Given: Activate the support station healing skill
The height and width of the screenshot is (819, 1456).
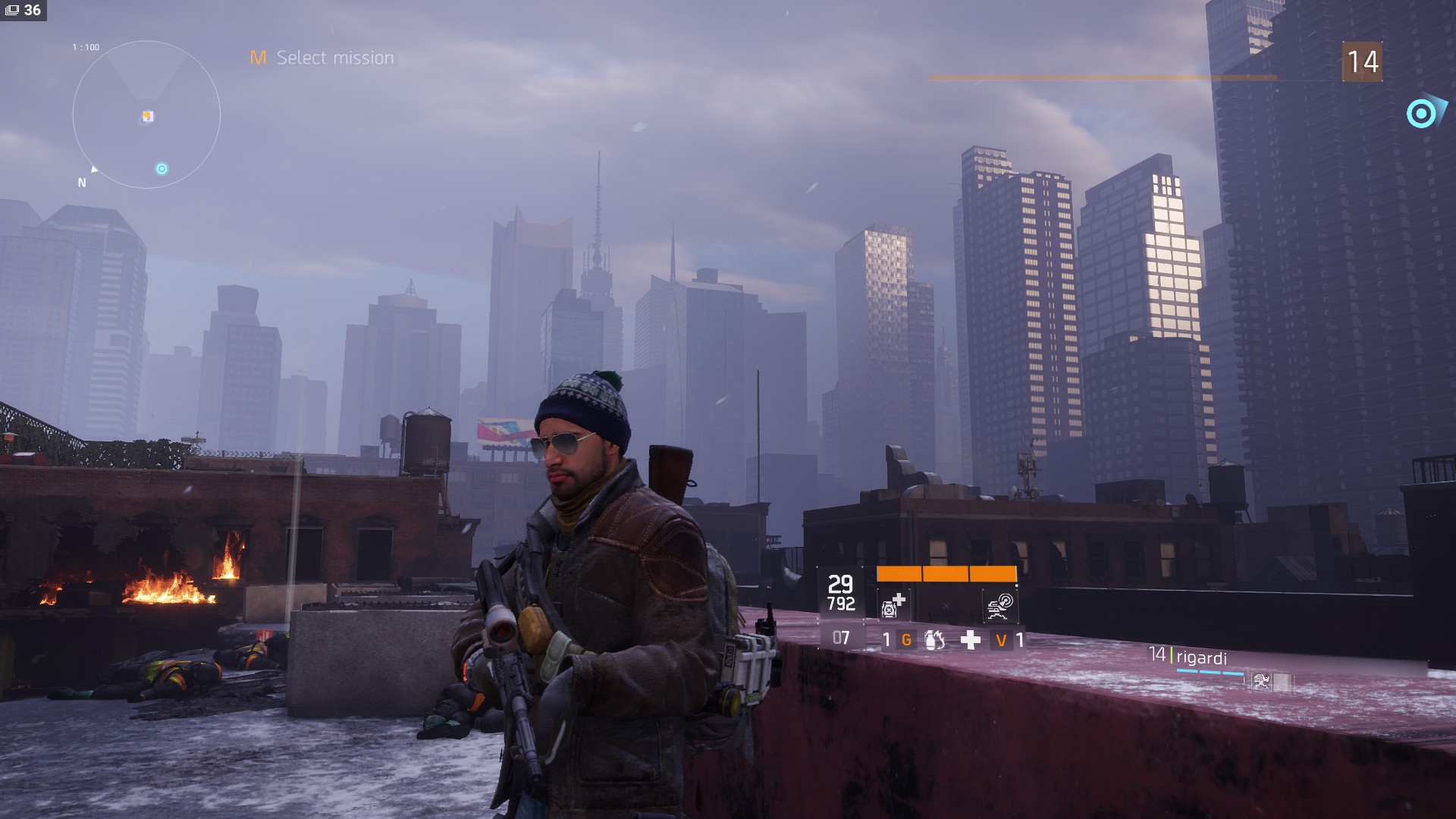Looking at the screenshot, I should [x=893, y=605].
